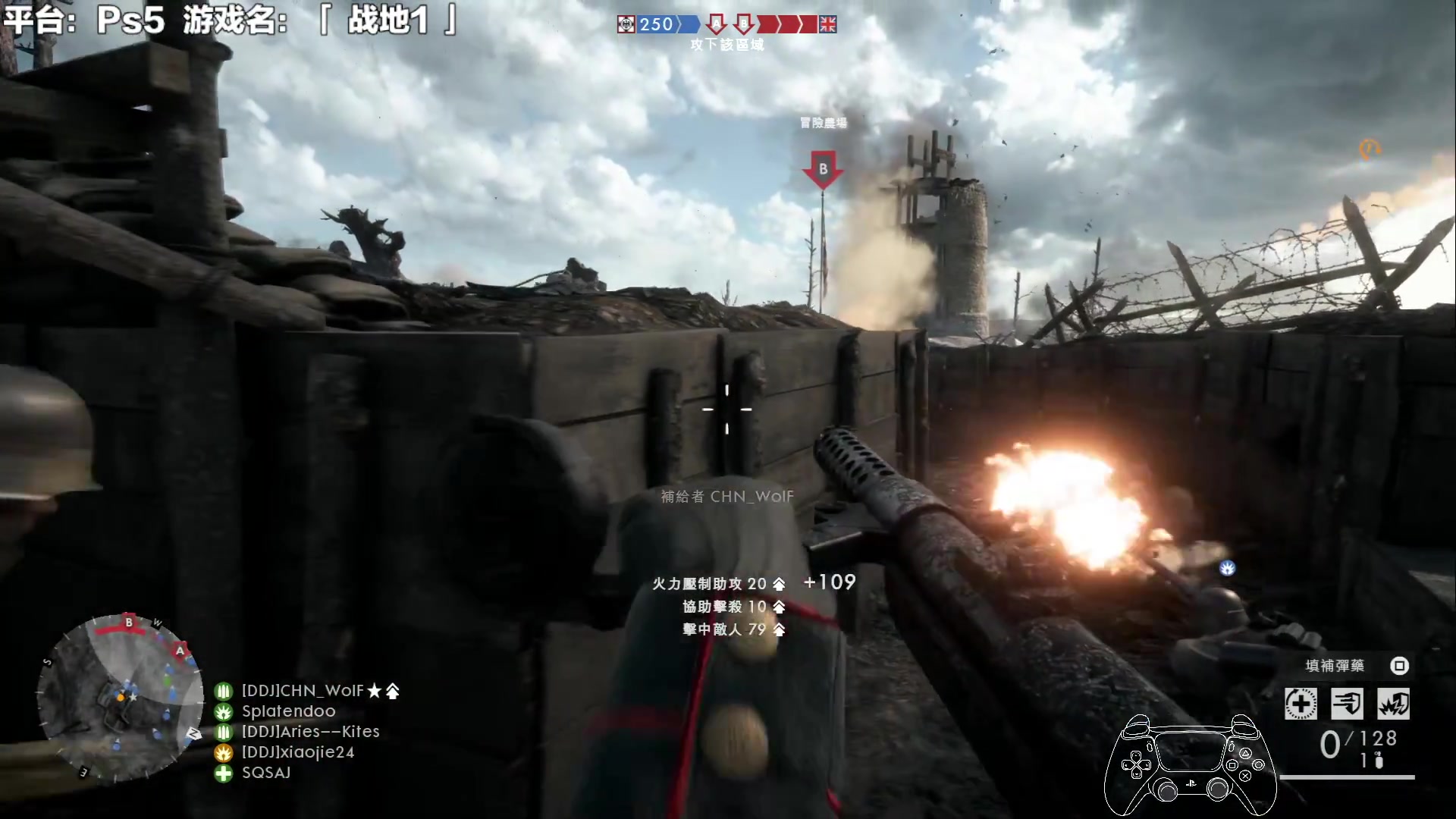
Task: Select squad member [DDJ]CHN_WolF
Action: tap(303, 691)
